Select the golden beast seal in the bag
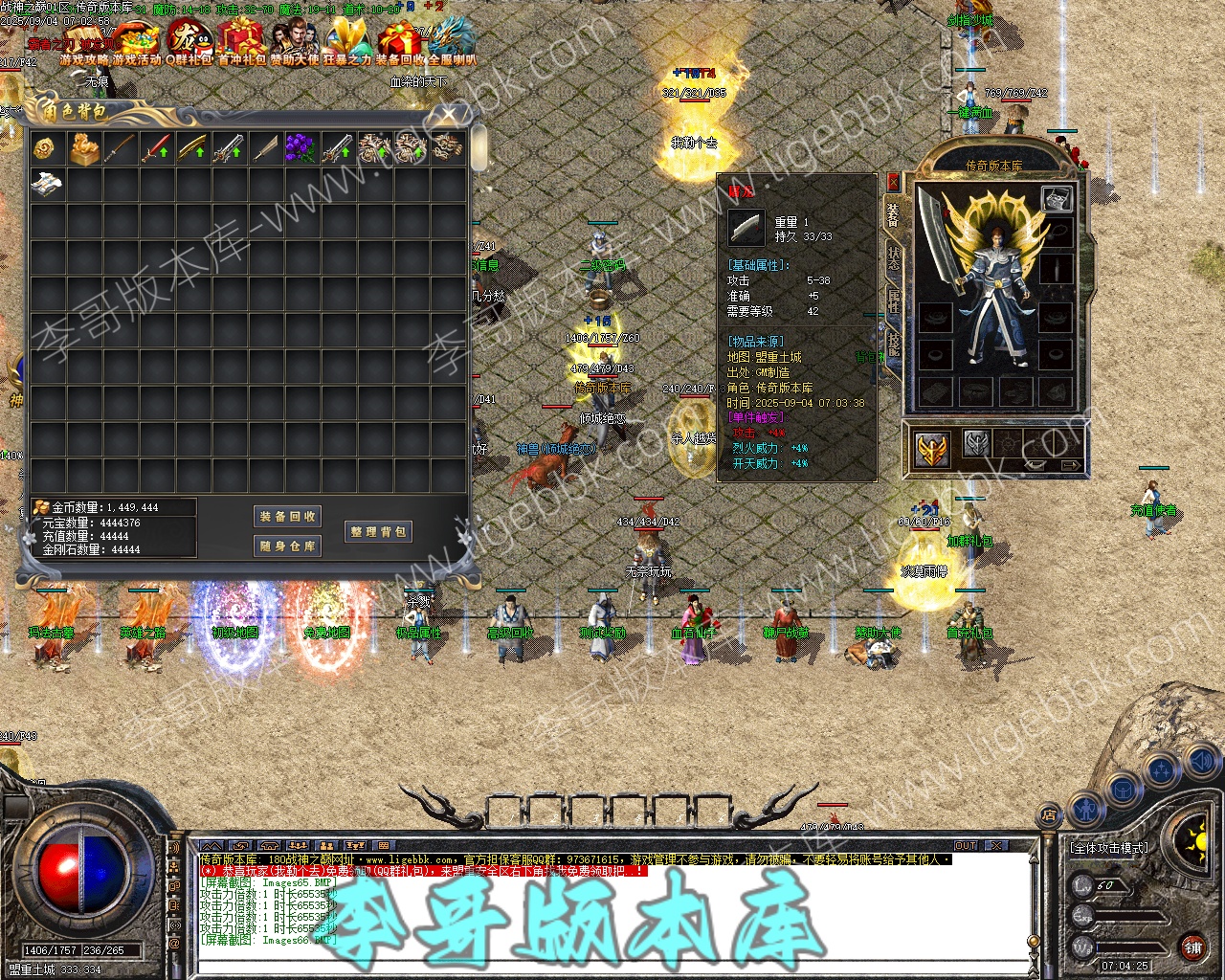The height and width of the screenshot is (980, 1225). pyautogui.click(x=84, y=148)
